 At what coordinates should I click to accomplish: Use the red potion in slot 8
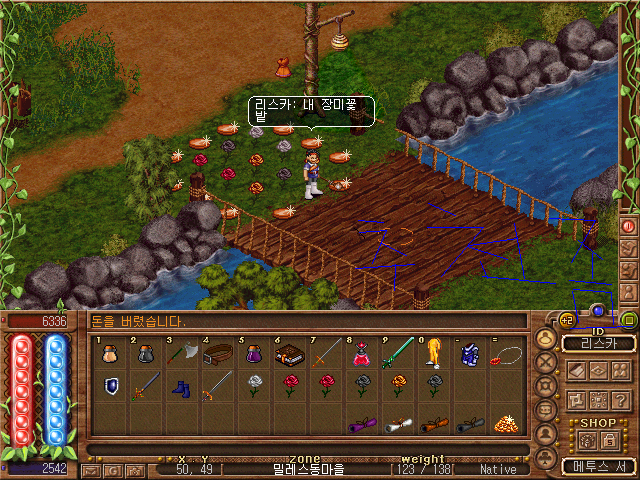tap(362, 354)
